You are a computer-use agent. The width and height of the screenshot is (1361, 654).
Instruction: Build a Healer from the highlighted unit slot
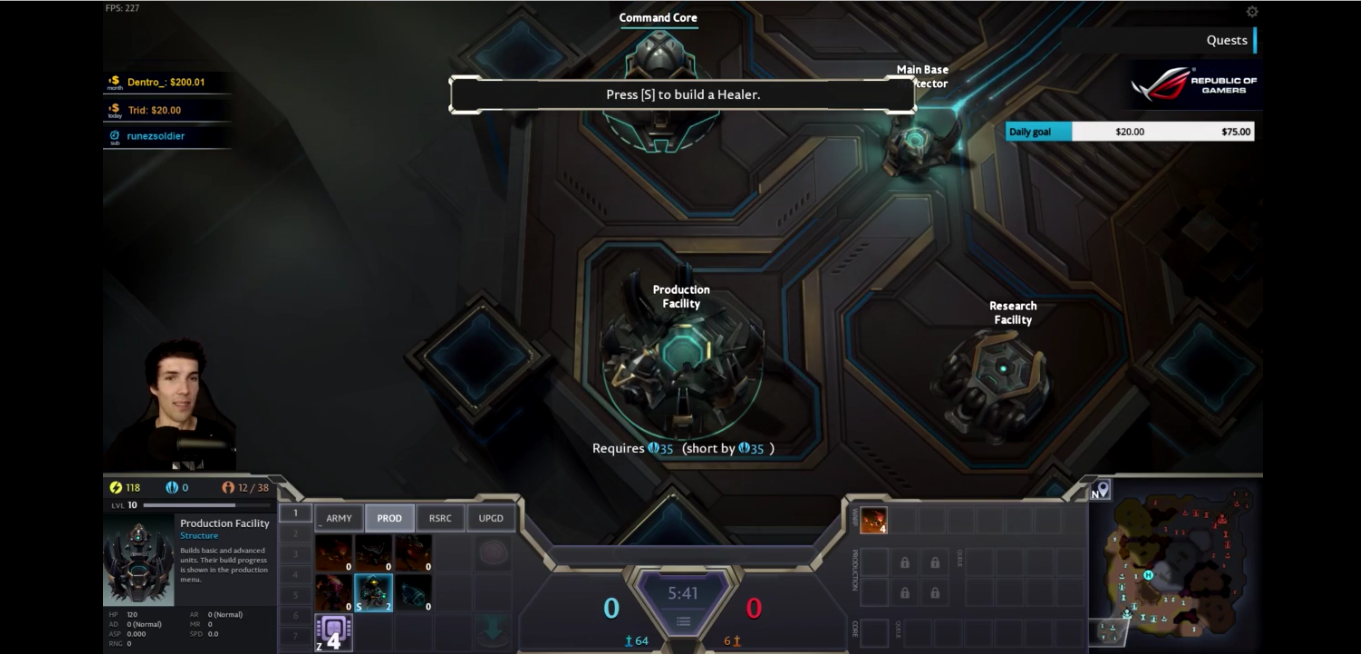(x=373, y=593)
